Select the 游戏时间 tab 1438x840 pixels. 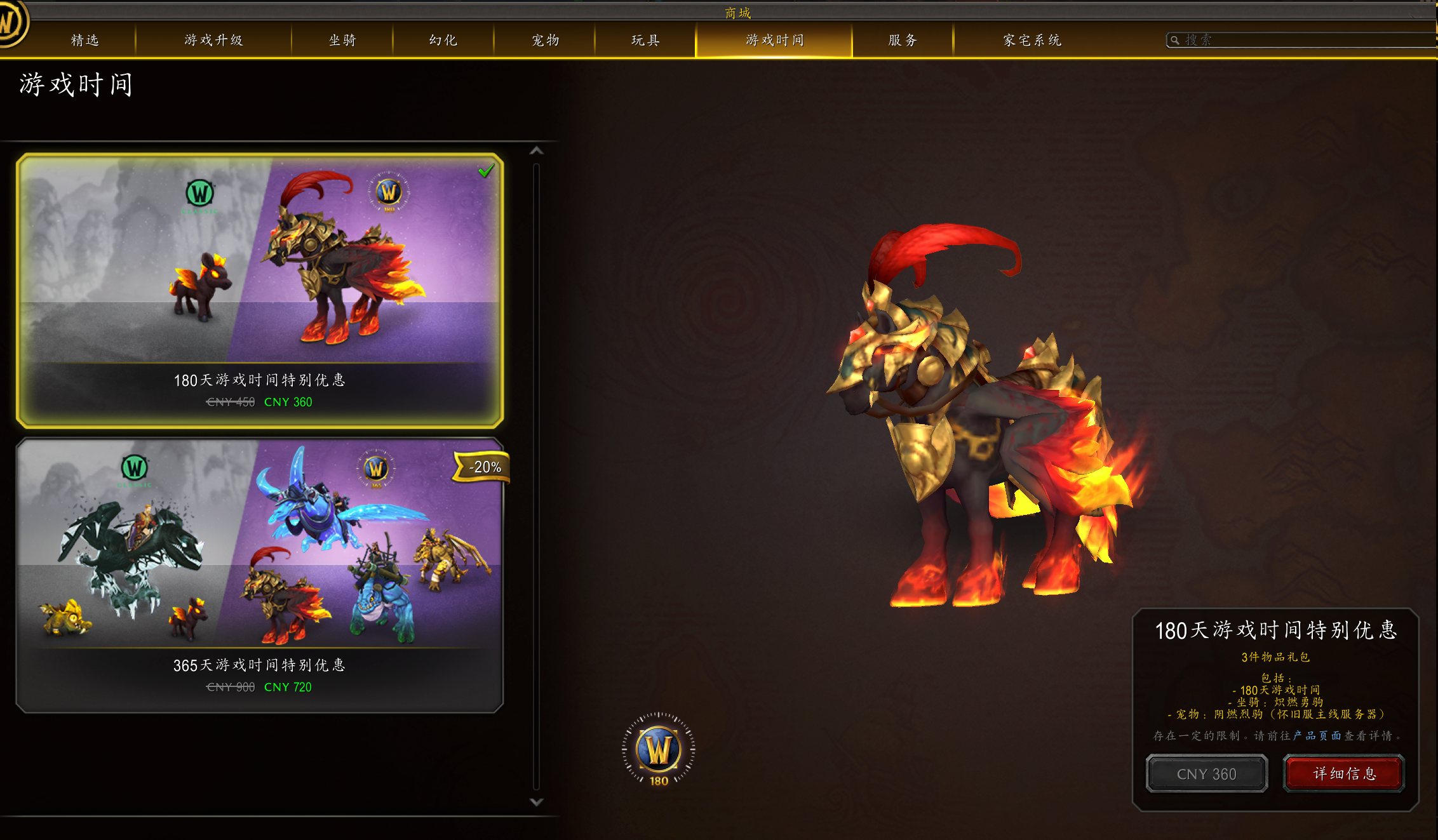(x=774, y=40)
